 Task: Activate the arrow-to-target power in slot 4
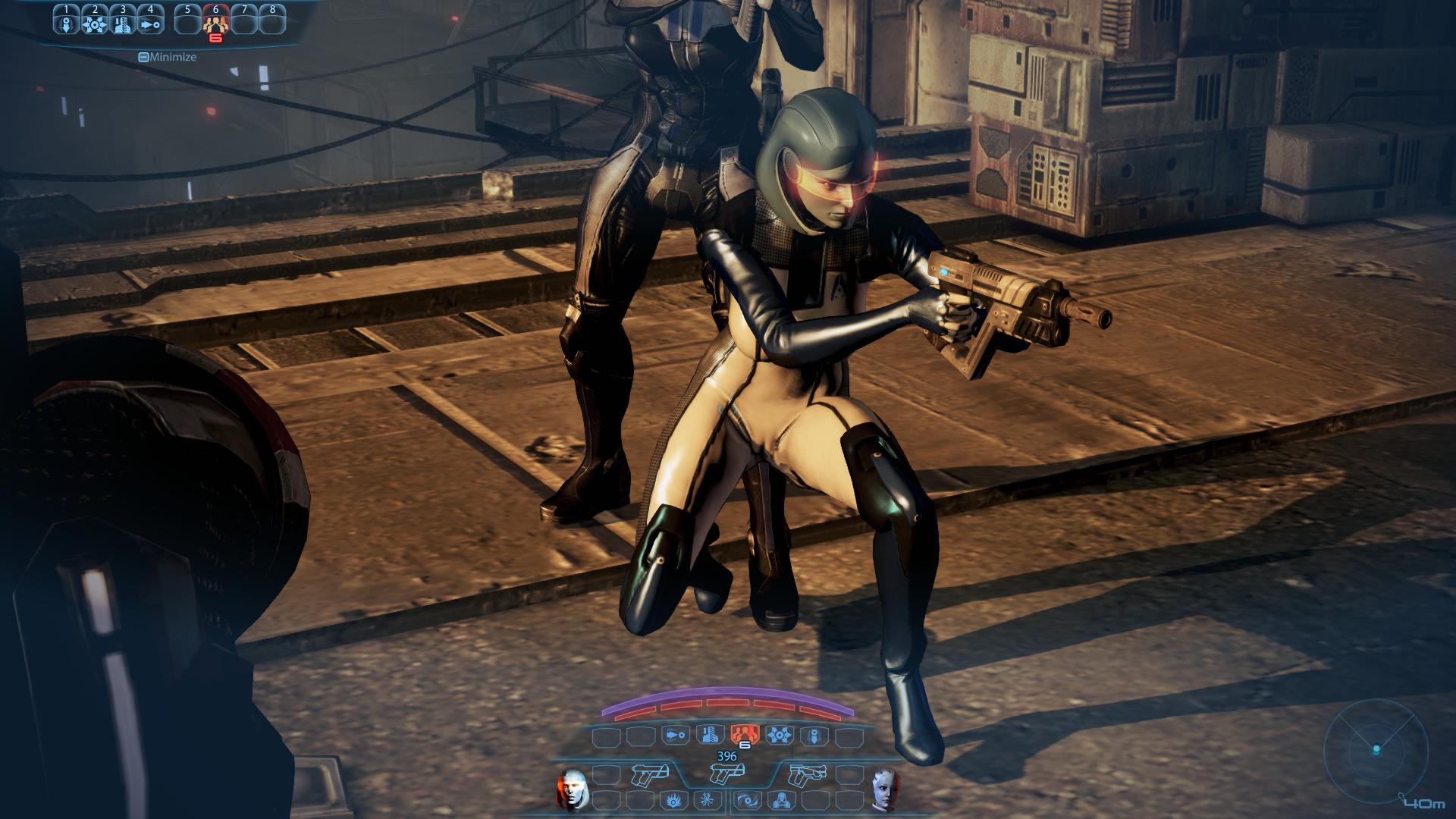150,23
